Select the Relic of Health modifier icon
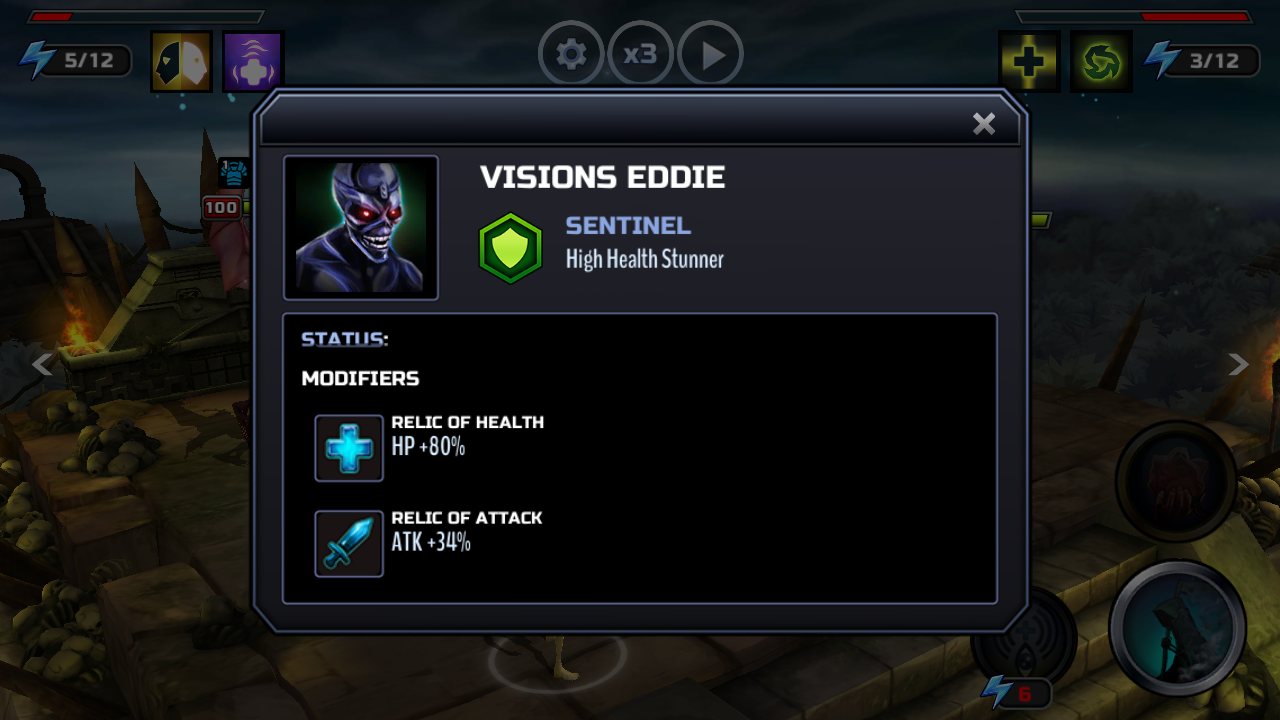Screen dimensions: 1280x720 349,448
